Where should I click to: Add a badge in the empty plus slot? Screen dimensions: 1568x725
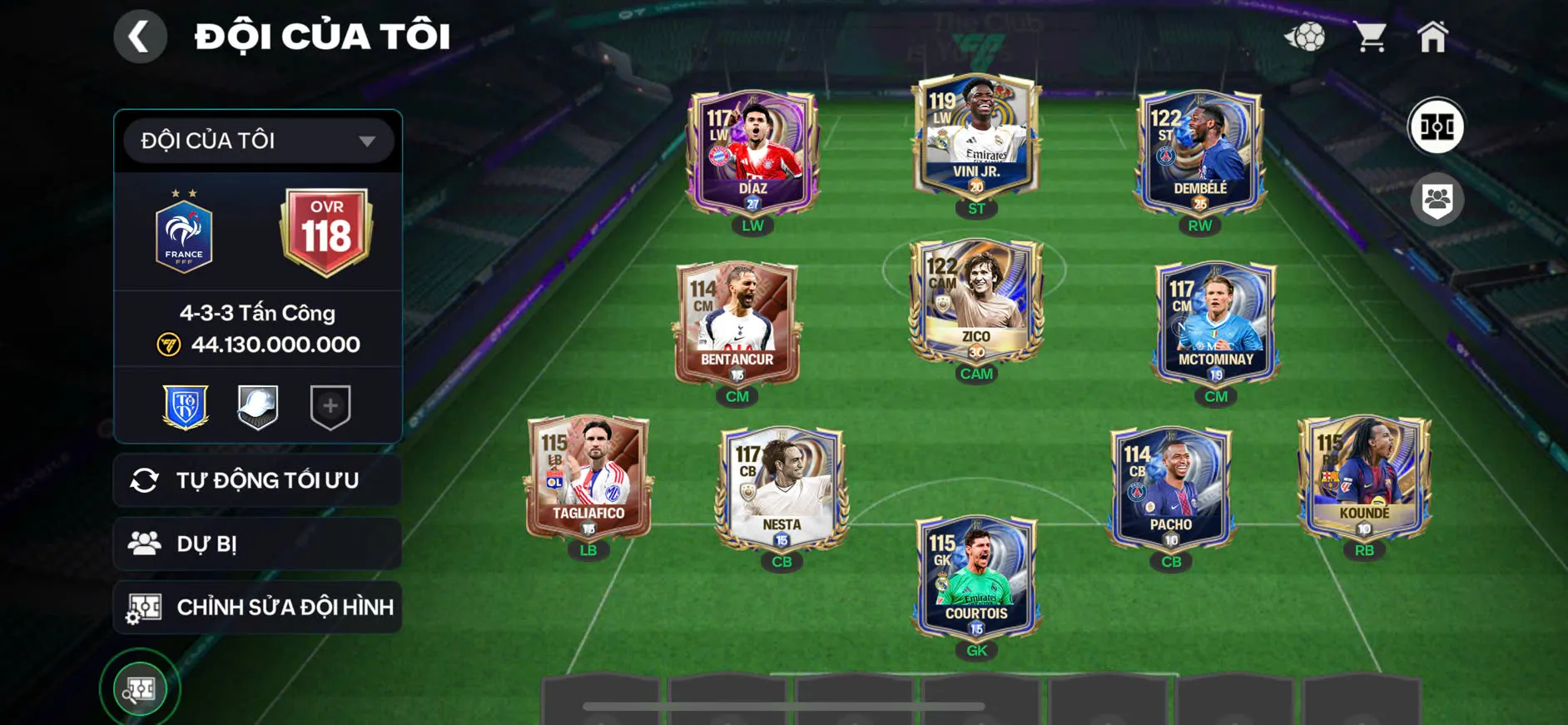click(330, 406)
